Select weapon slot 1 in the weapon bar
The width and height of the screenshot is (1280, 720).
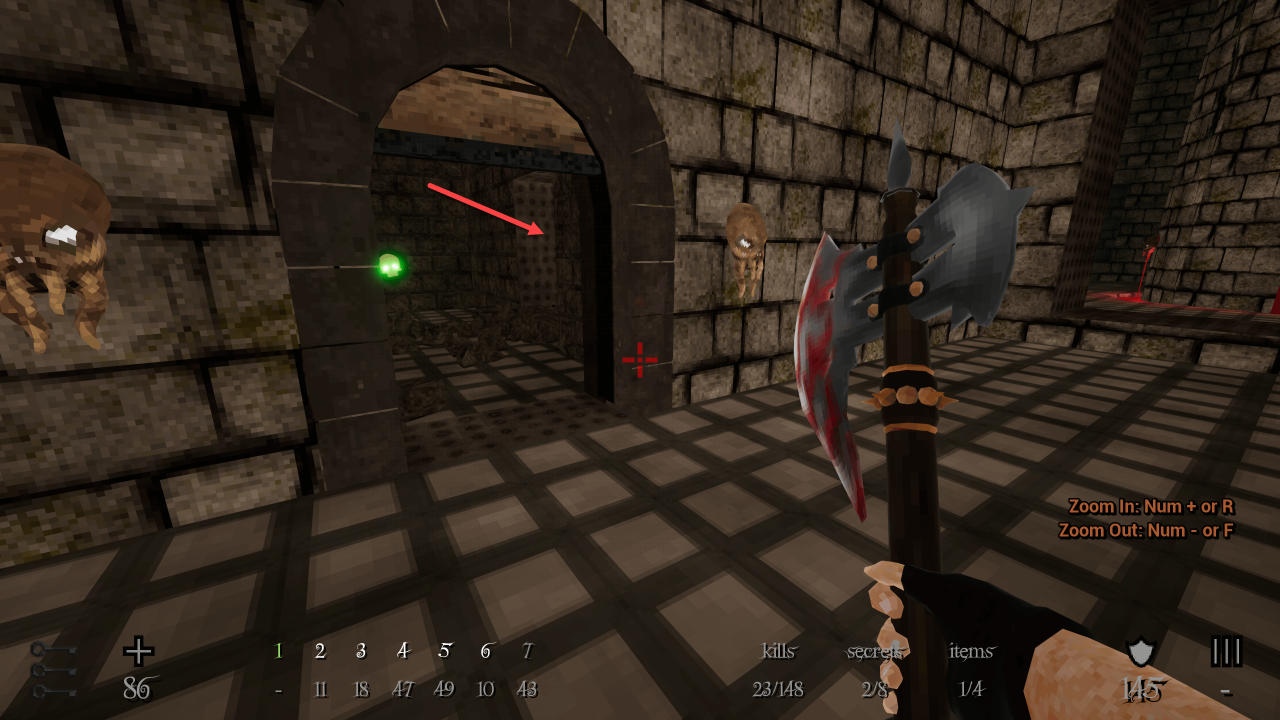click(x=279, y=652)
